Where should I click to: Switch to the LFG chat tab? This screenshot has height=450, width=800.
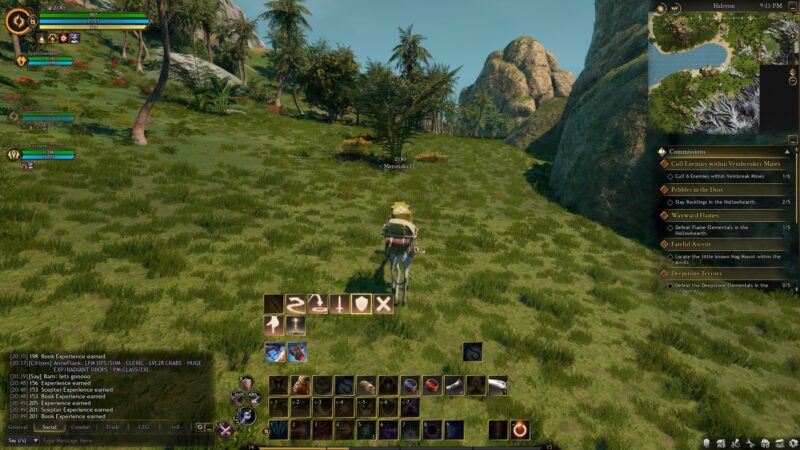pyautogui.click(x=144, y=427)
